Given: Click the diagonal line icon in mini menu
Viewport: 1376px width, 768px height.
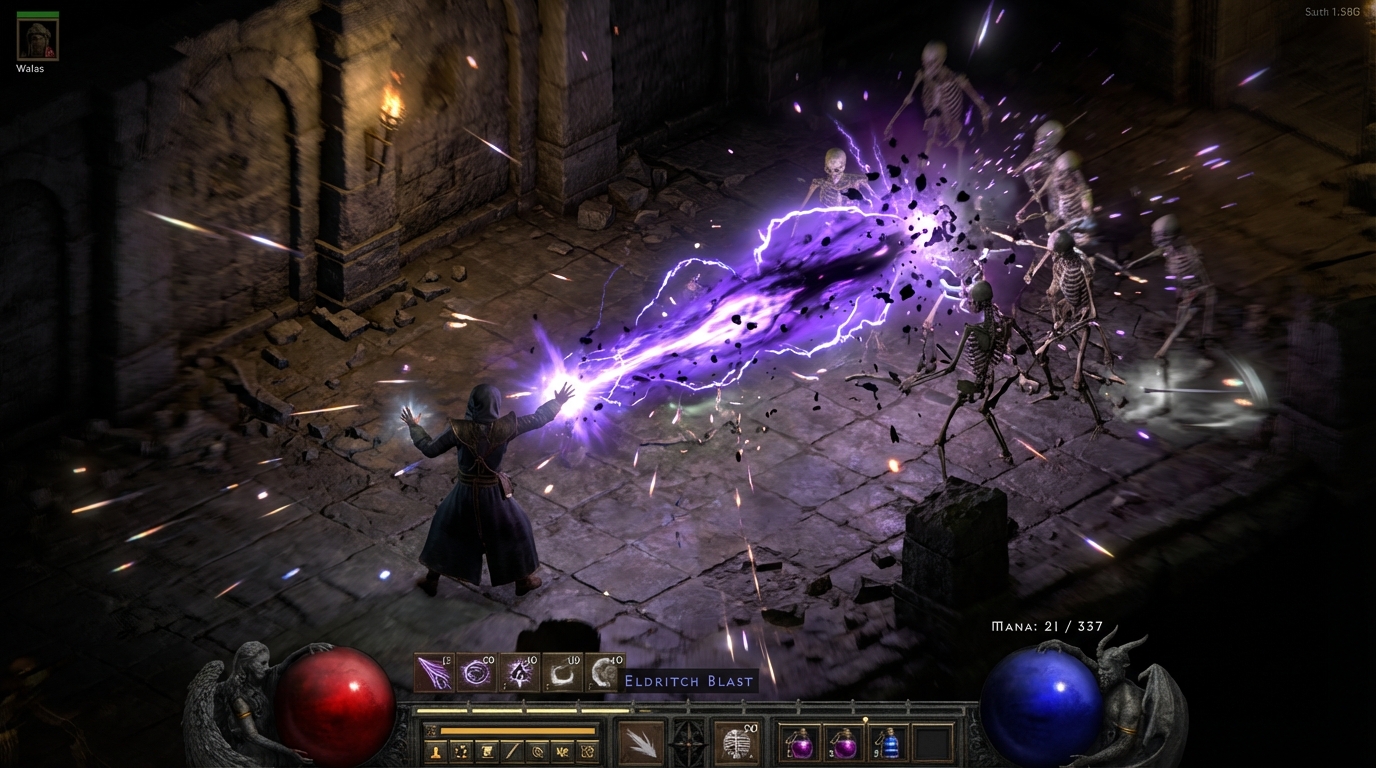Looking at the screenshot, I should tap(512, 750).
